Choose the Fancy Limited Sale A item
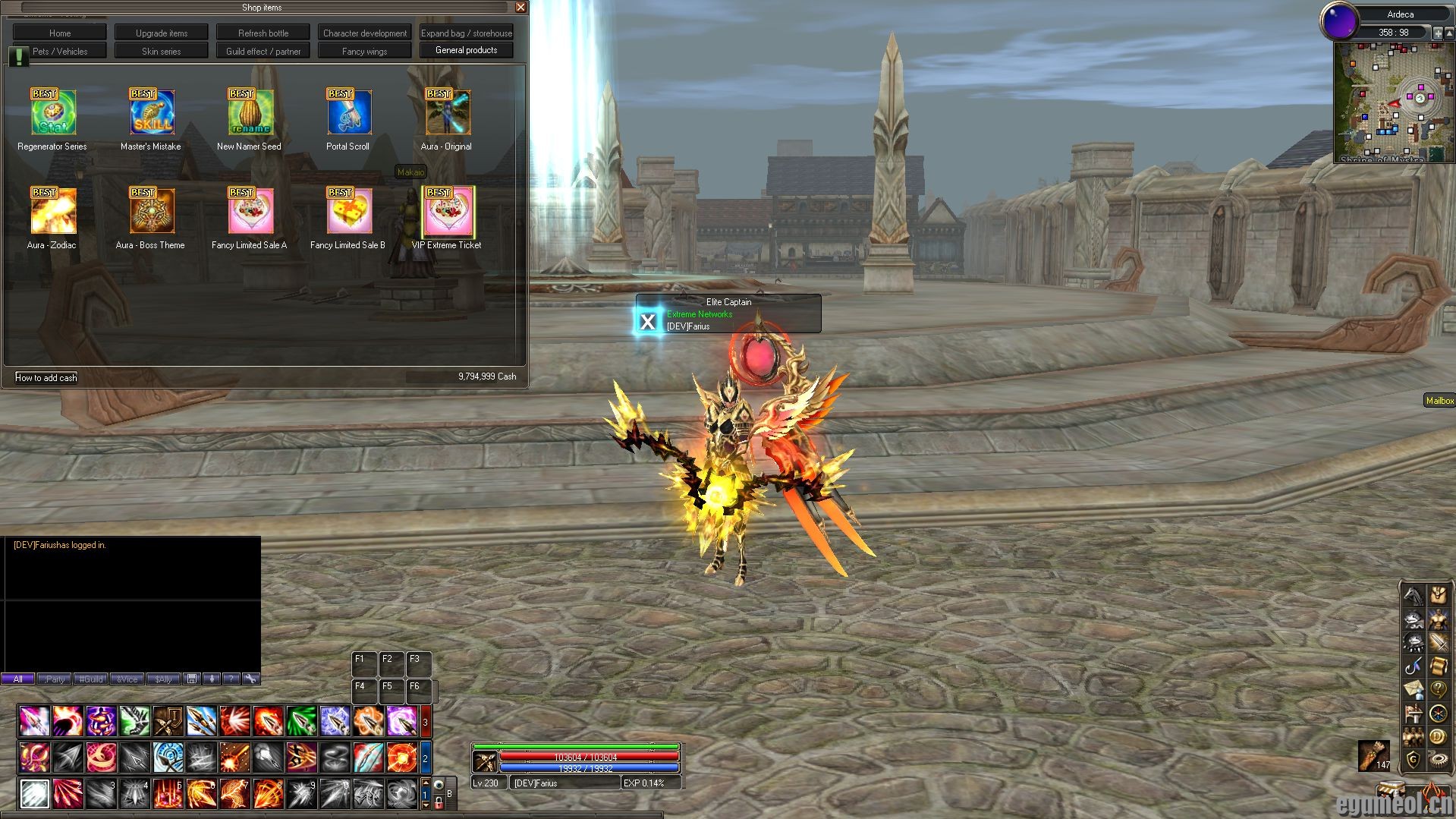The width and height of the screenshot is (1456, 819). 250,212
